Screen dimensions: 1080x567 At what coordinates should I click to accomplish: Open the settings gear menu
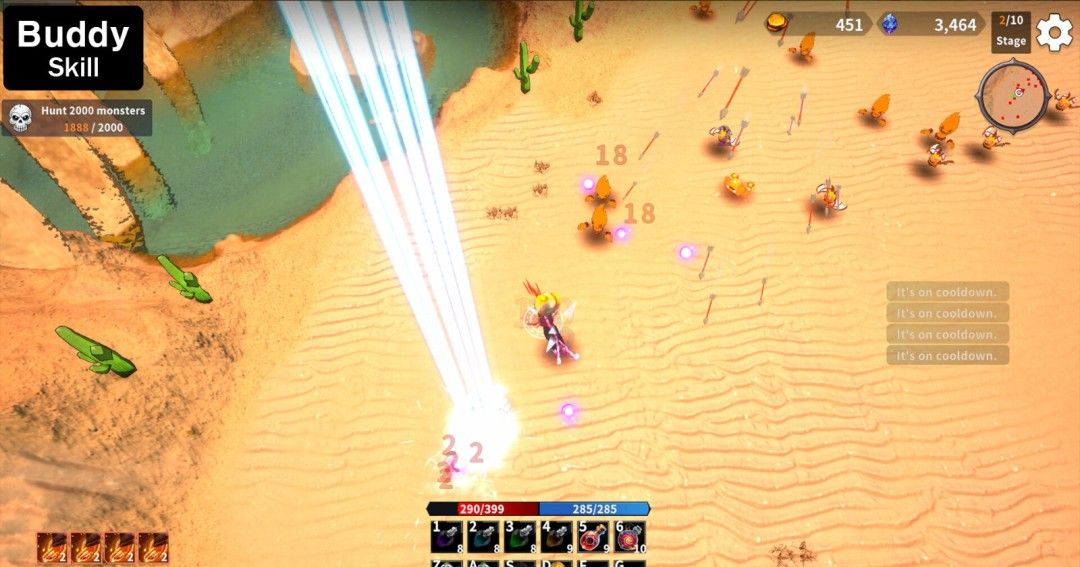pos(1054,32)
